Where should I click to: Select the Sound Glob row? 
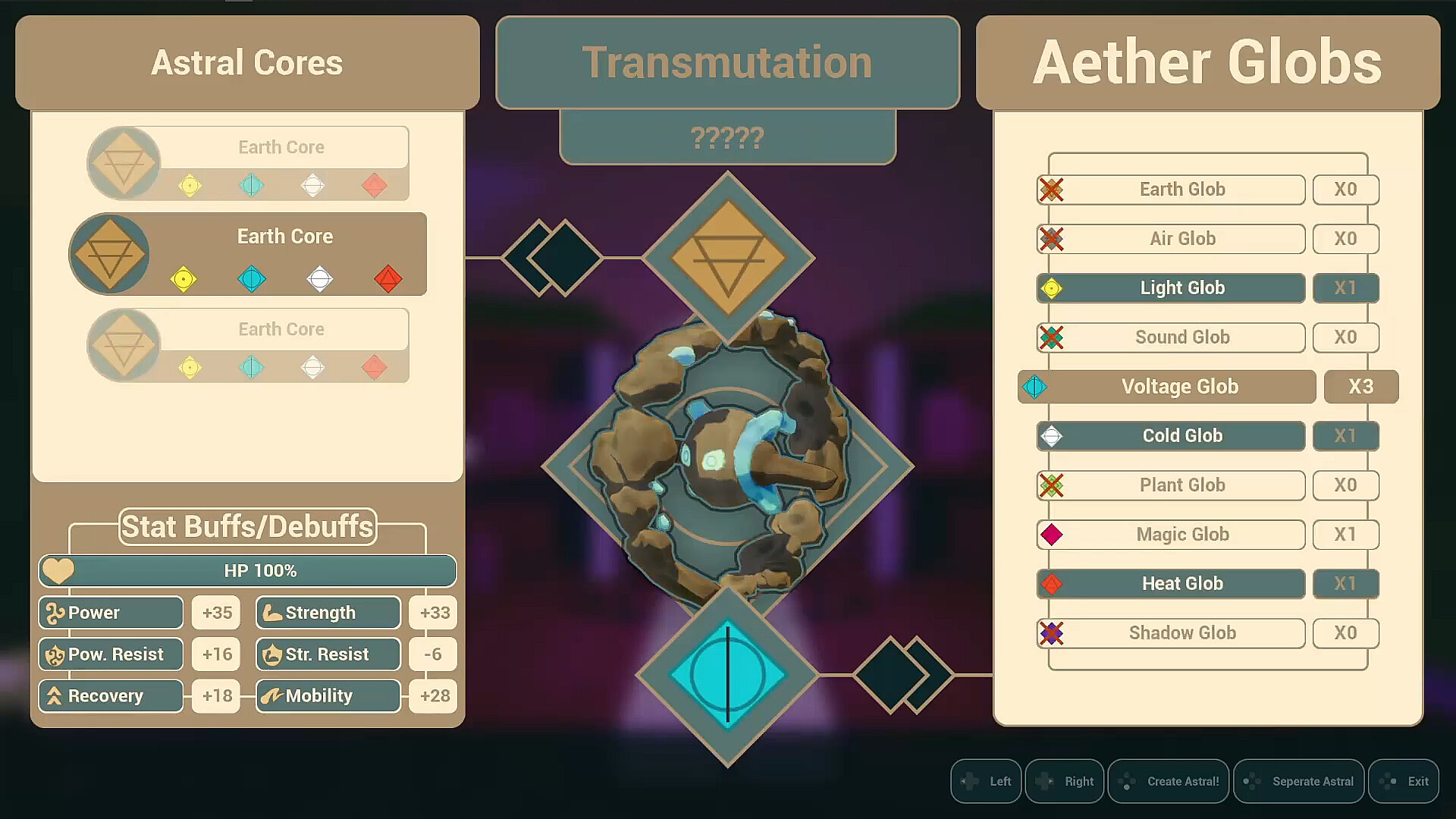[1181, 337]
